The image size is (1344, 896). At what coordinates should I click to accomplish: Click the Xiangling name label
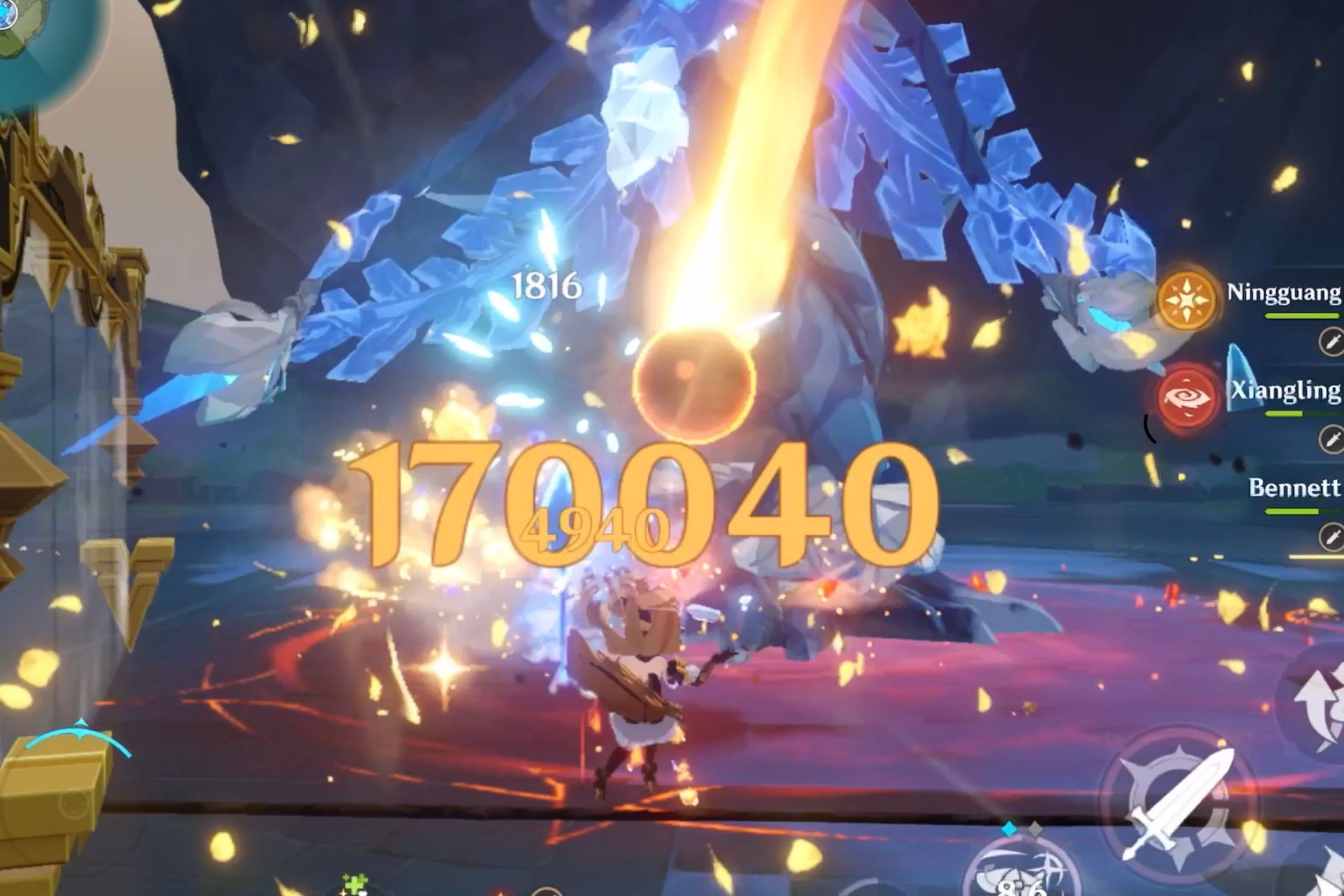(1288, 389)
